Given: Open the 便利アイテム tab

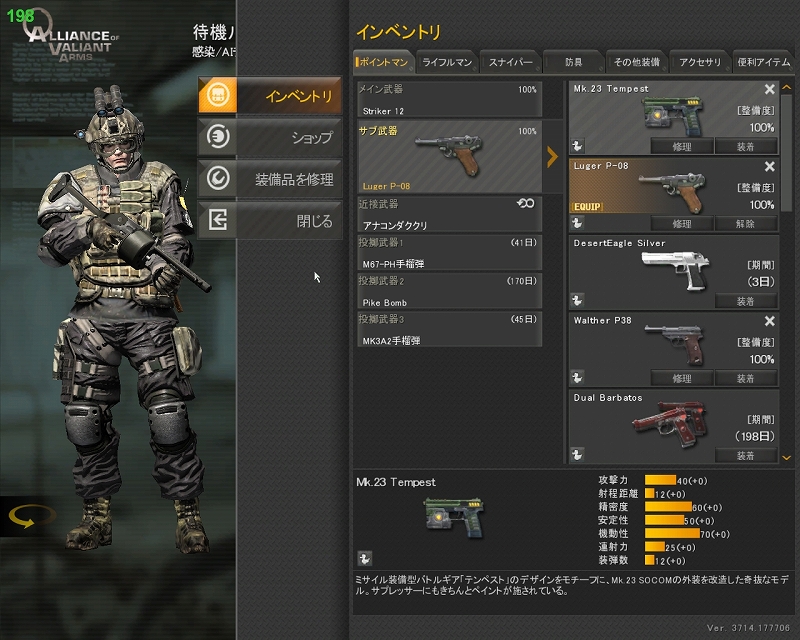Looking at the screenshot, I should point(763,62).
